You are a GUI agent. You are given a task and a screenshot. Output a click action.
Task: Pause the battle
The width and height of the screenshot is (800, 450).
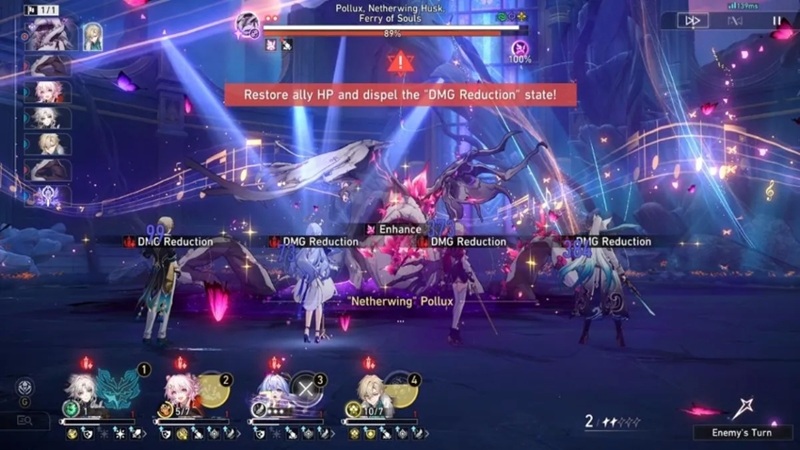point(776,20)
